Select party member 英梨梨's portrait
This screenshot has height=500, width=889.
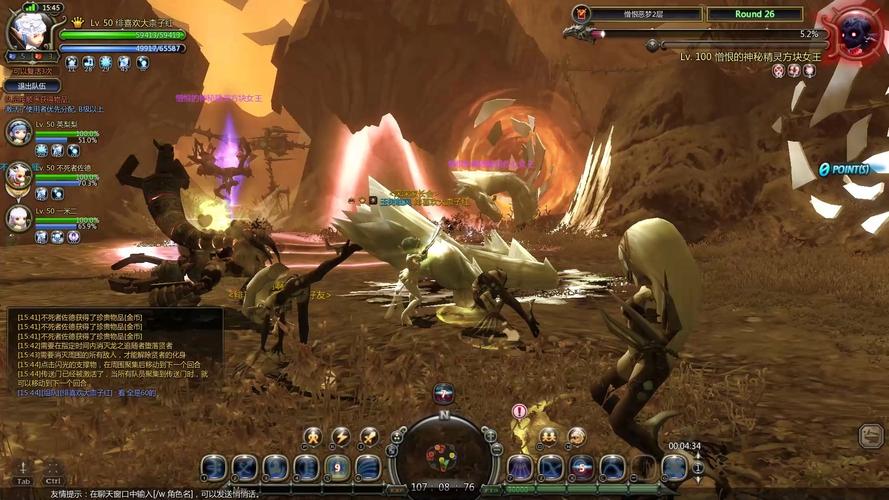[x=19, y=131]
